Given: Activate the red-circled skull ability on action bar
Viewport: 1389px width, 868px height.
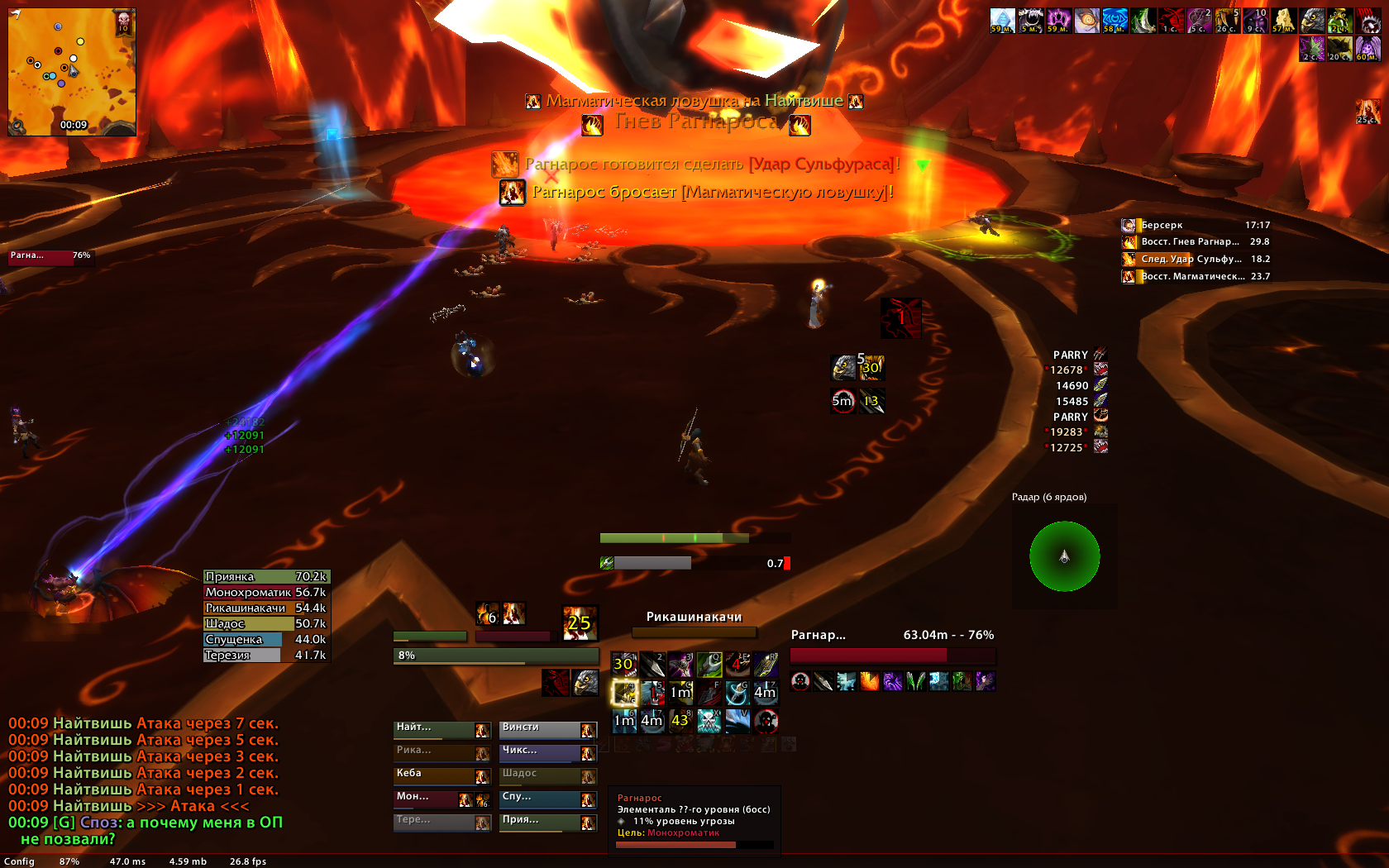Looking at the screenshot, I should 766,721.
